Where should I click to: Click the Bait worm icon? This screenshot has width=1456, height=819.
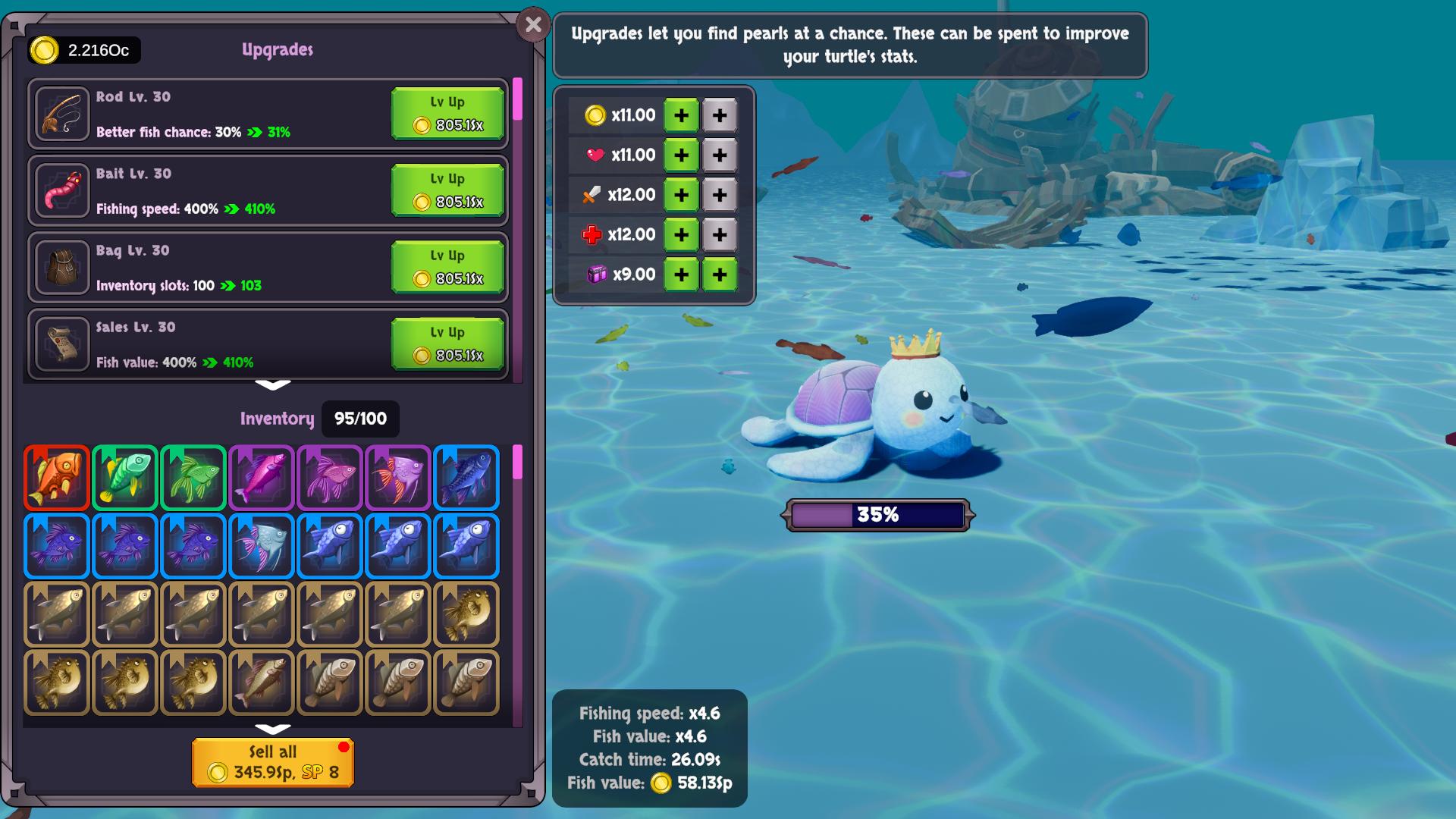click(62, 190)
